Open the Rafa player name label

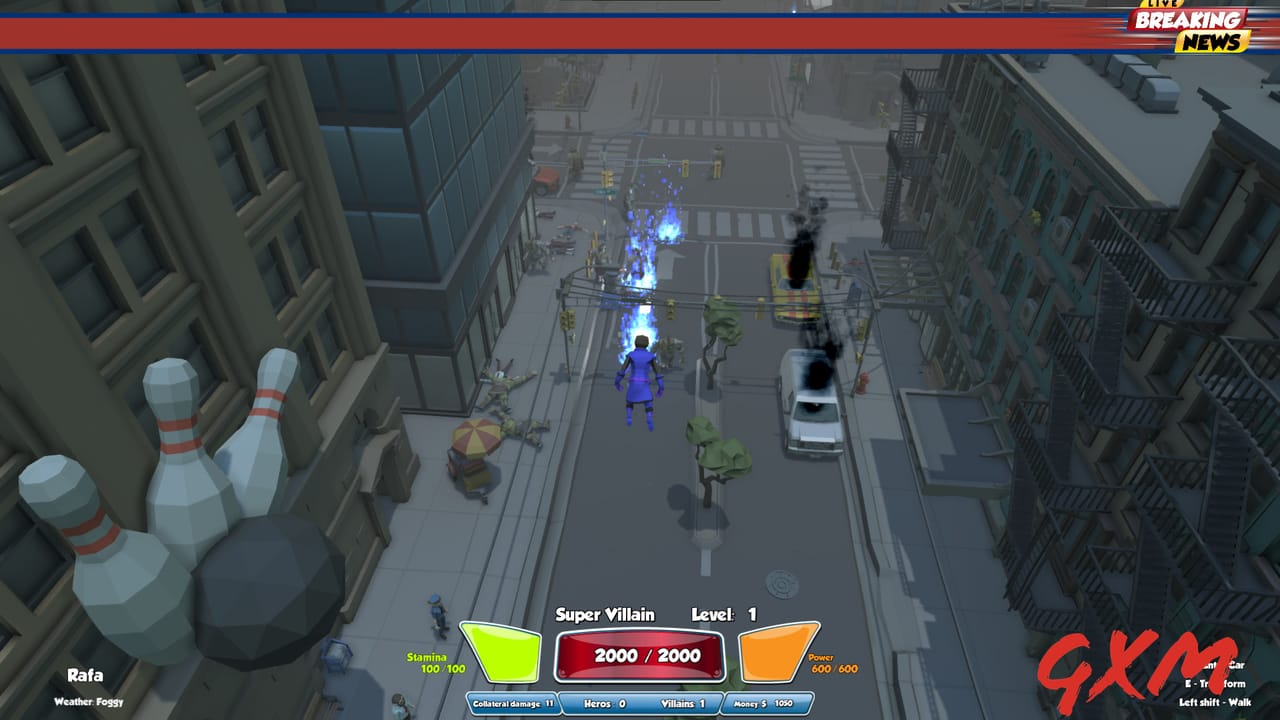coord(86,675)
